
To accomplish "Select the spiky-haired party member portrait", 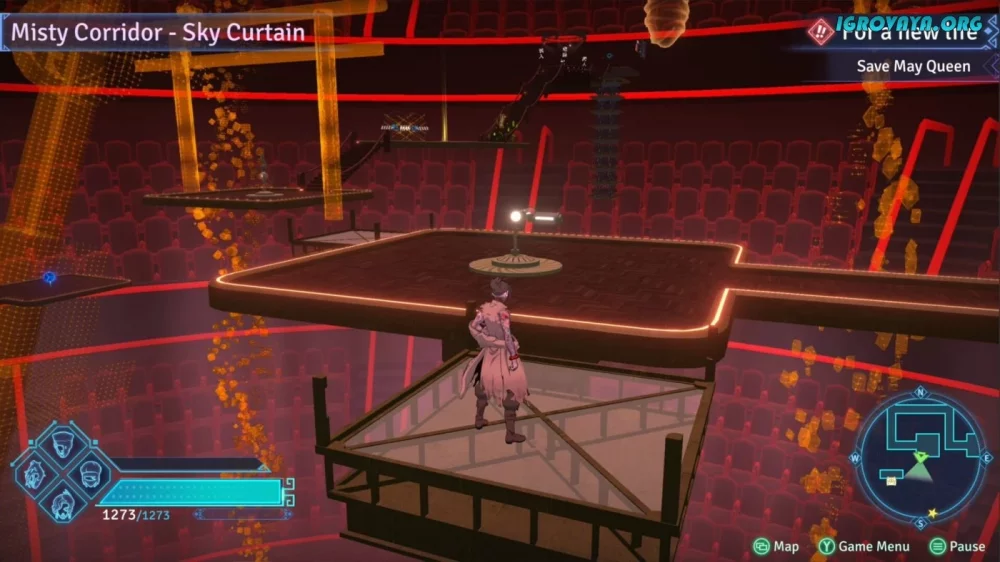I will point(33,473).
